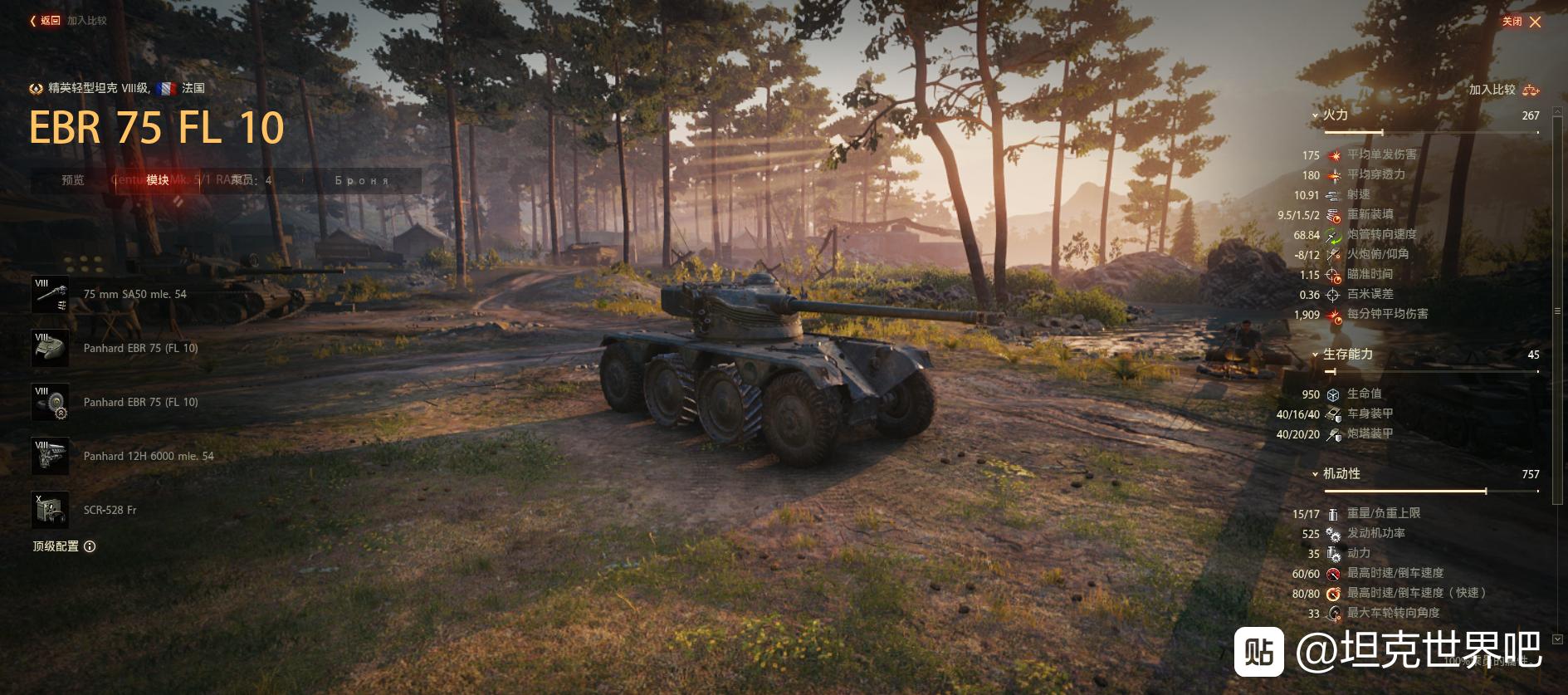Switch to the Броня armor tab
The height and width of the screenshot is (695, 1568).
[x=362, y=180]
